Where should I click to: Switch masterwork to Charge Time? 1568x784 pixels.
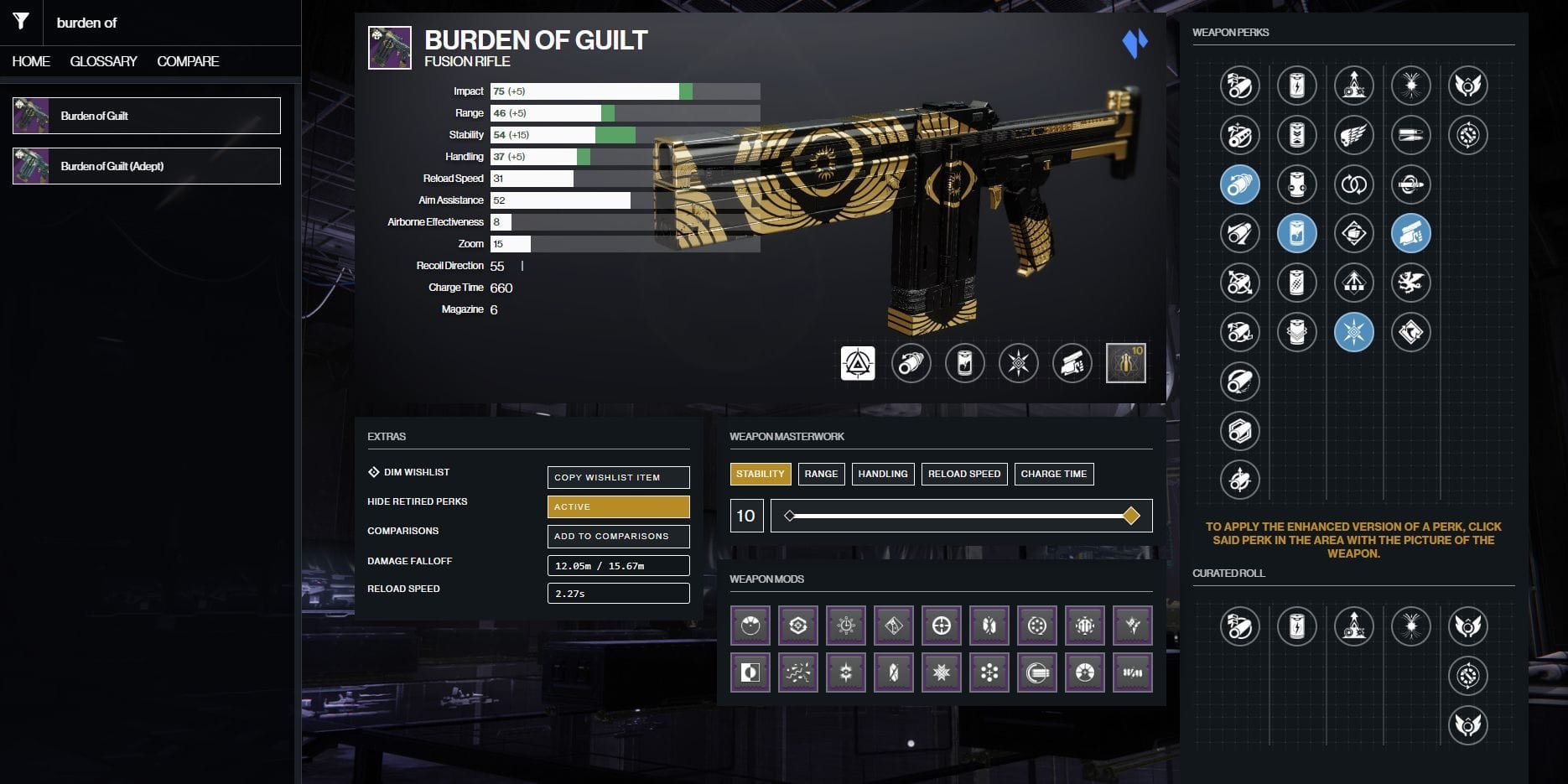1054,474
